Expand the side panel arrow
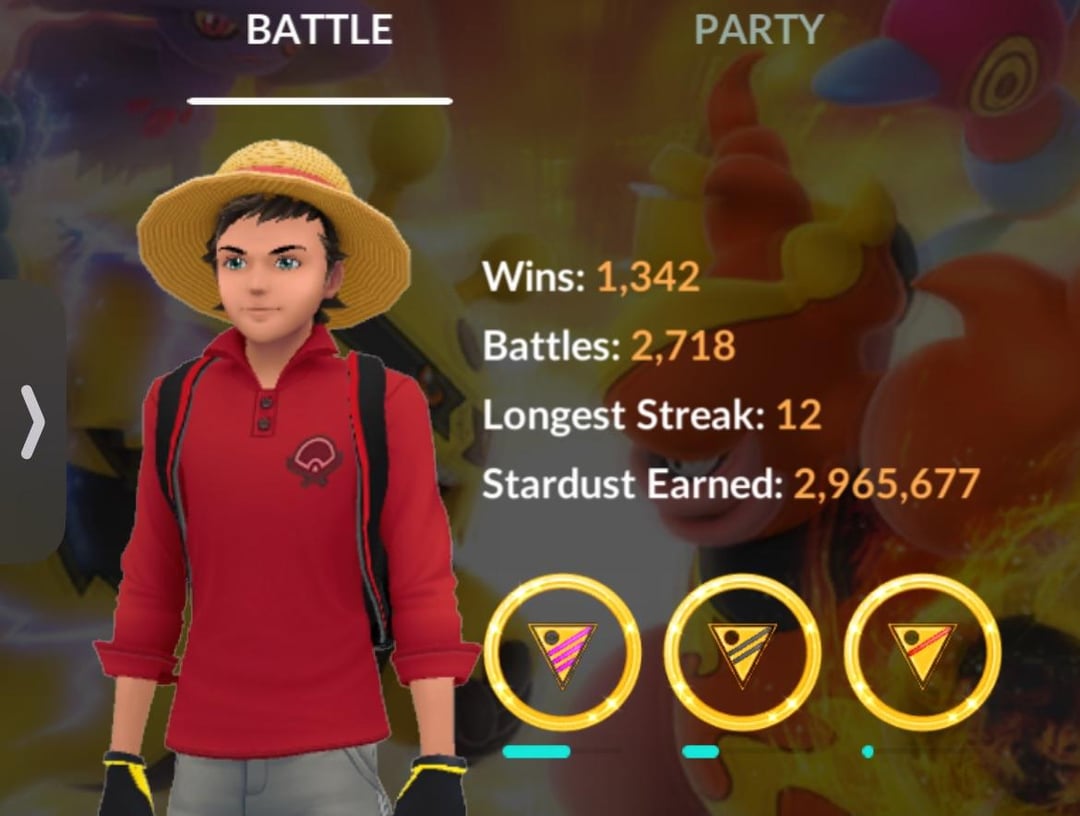Viewport: 1080px width, 816px height. pyautogui.click(x=32, y=422)
